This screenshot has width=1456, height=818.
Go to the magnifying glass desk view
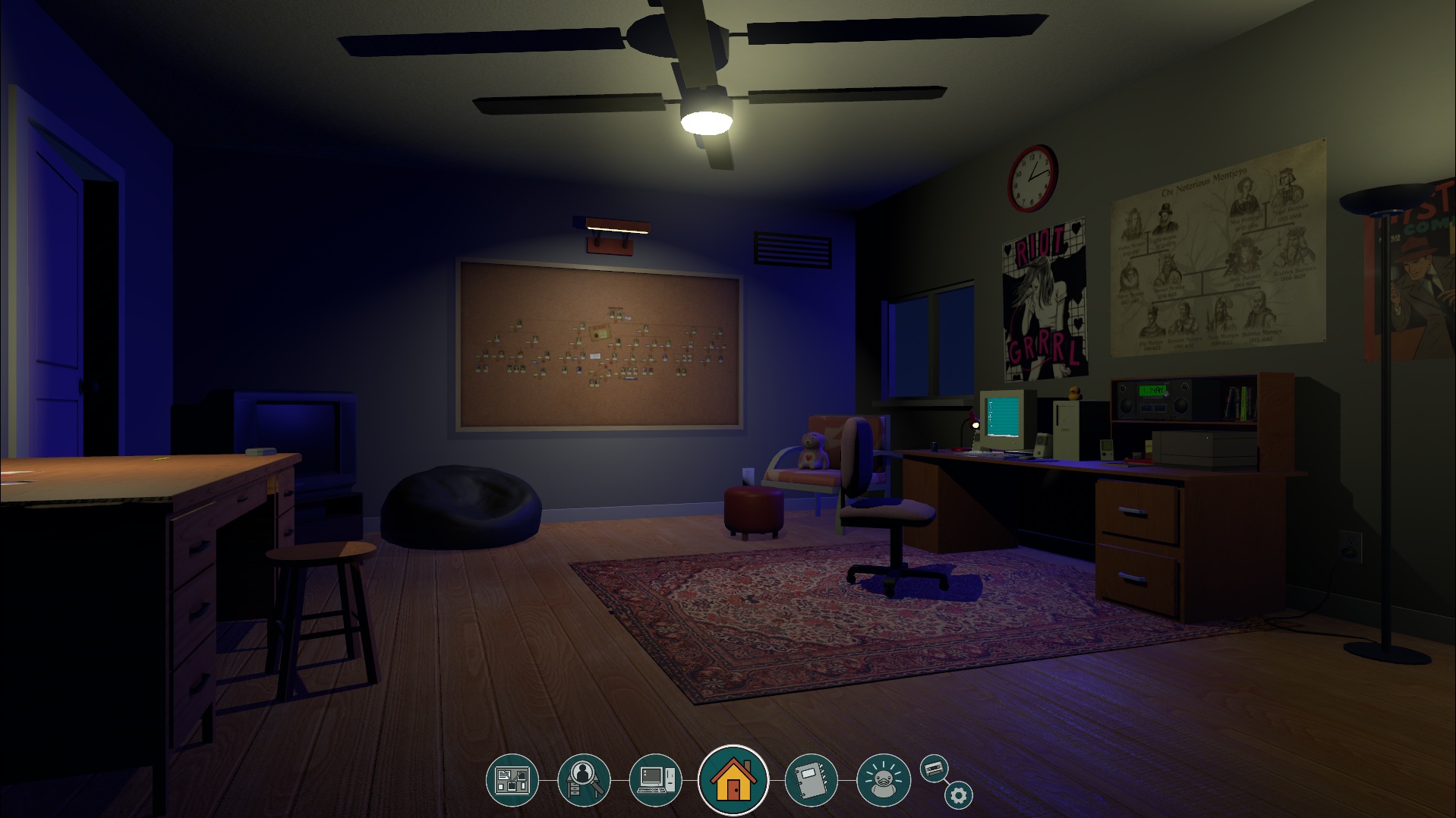tap(583, 779)
